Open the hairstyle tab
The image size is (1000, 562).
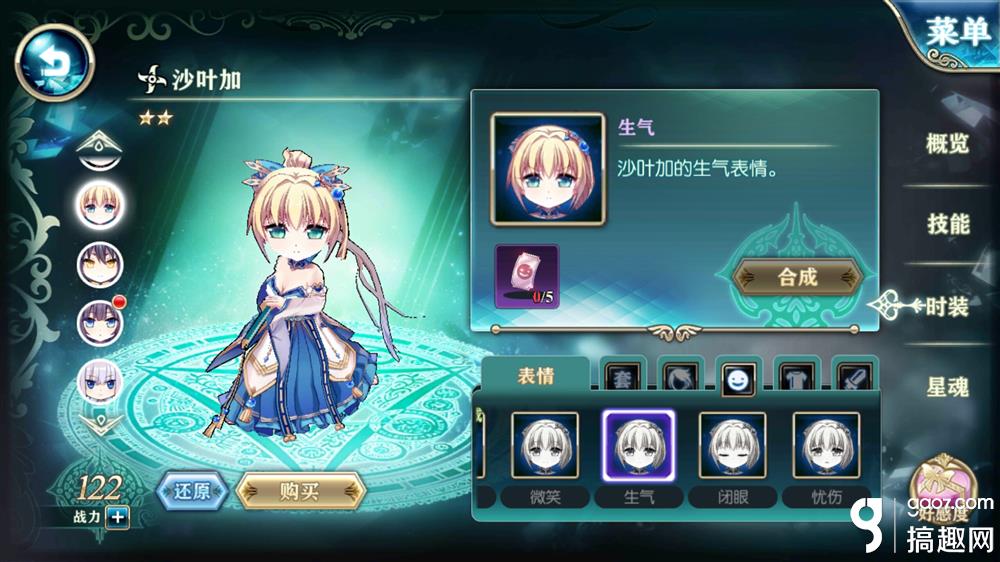click(680, 377)
